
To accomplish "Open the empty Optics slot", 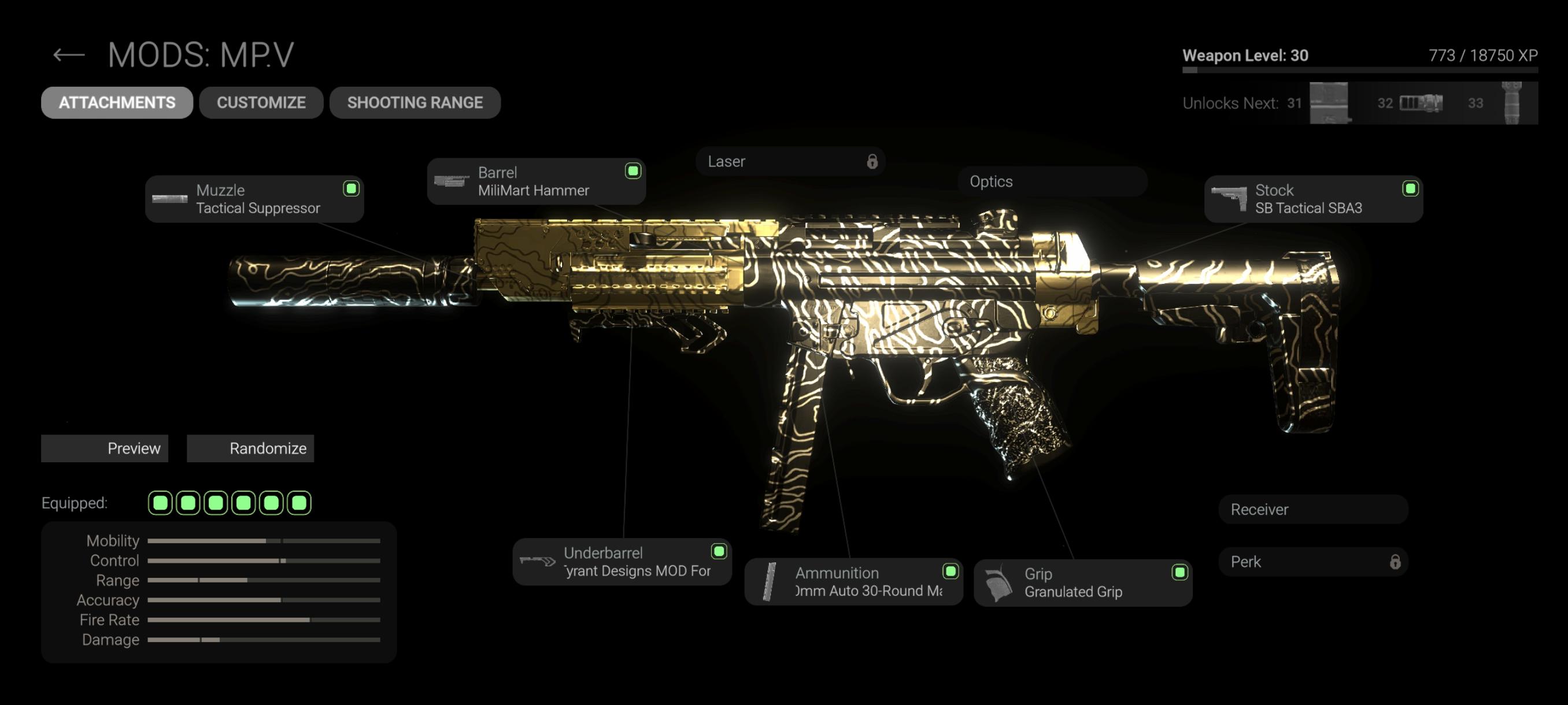I will point(1052,181).
